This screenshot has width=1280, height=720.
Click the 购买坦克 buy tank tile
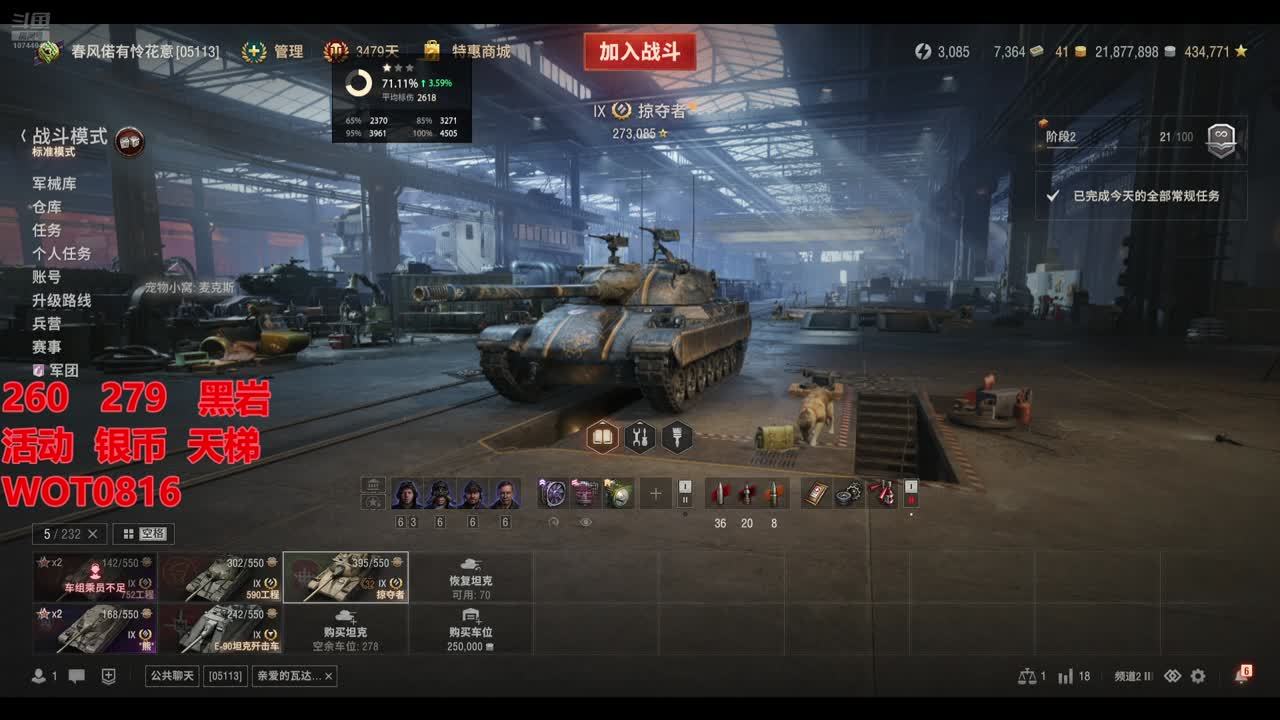pyautogui.click(x=345, y=629)
